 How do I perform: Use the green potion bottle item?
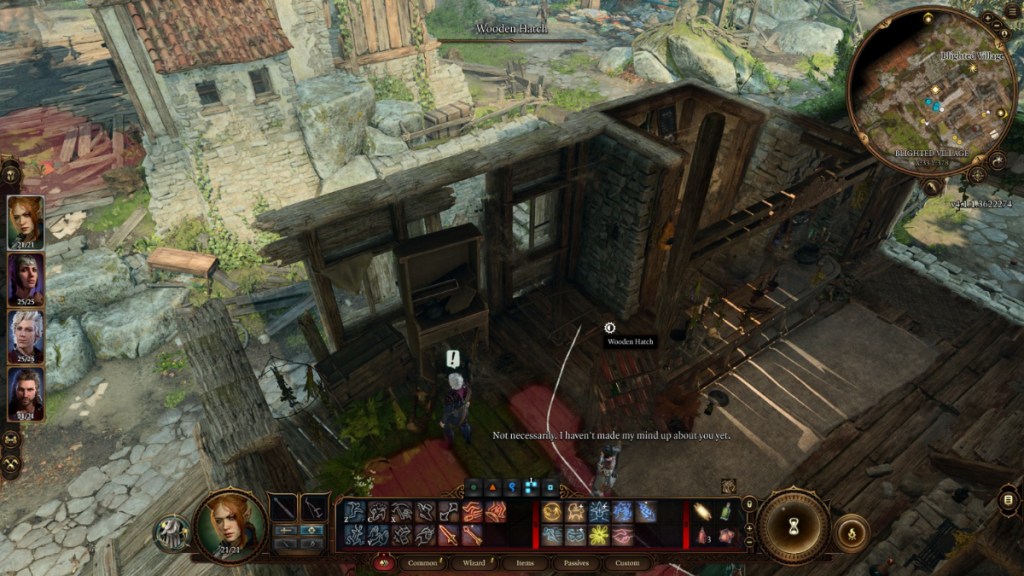click(x=725, y=511)
